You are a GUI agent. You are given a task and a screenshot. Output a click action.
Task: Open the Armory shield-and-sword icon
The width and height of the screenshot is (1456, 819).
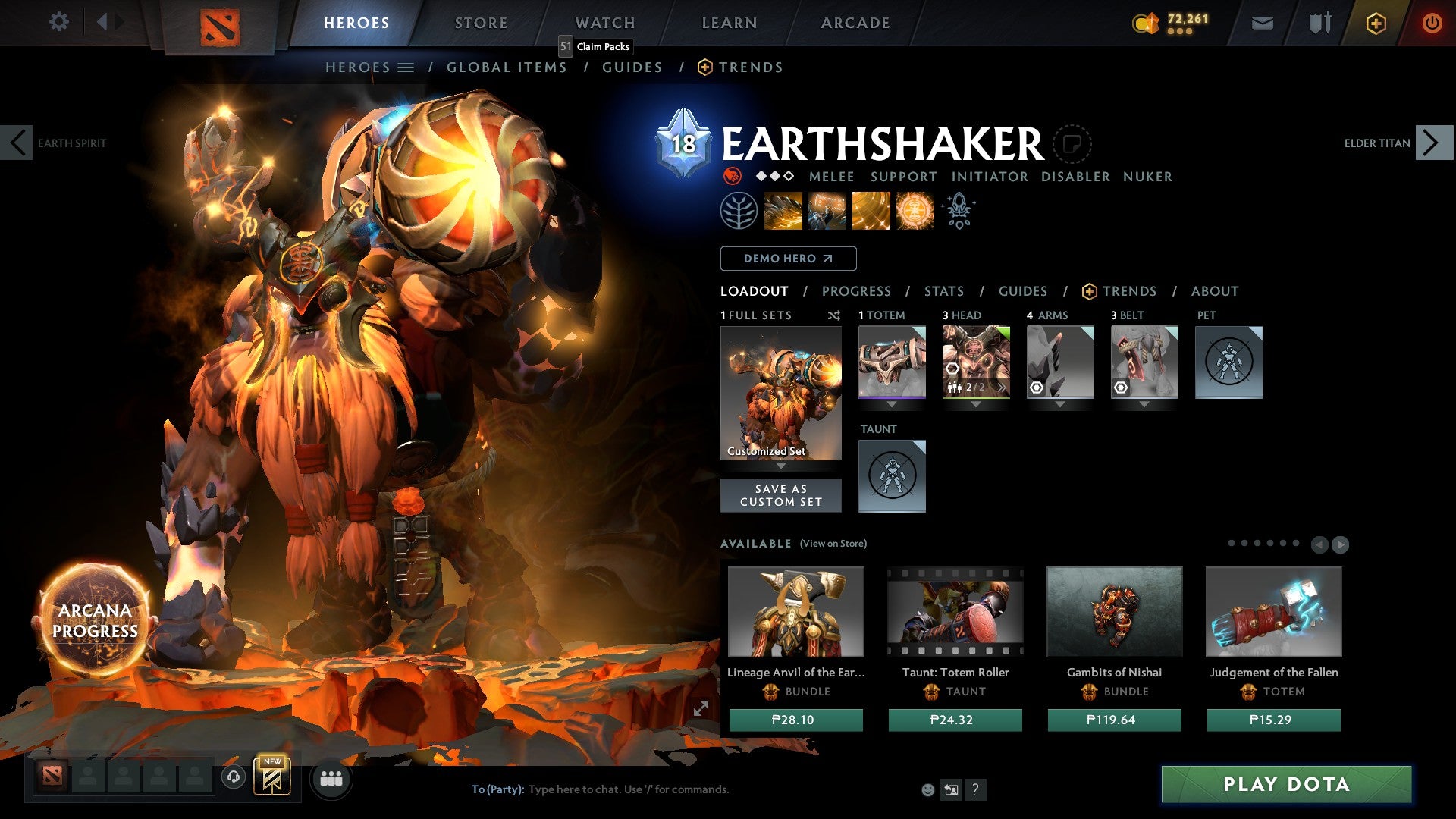(x=1319, y=23)
